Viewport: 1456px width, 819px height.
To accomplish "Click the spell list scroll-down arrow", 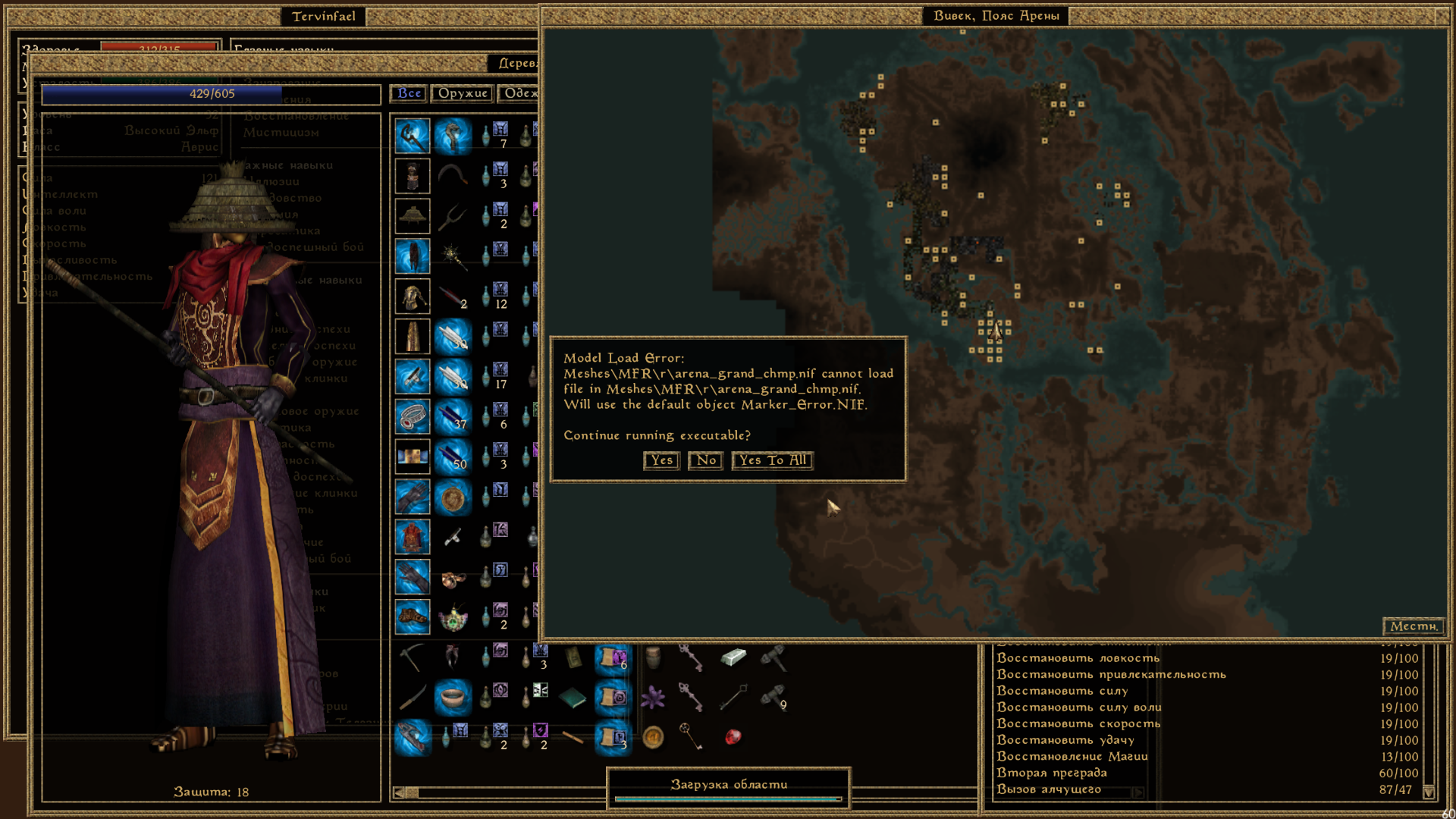I will pos(1429,792).
